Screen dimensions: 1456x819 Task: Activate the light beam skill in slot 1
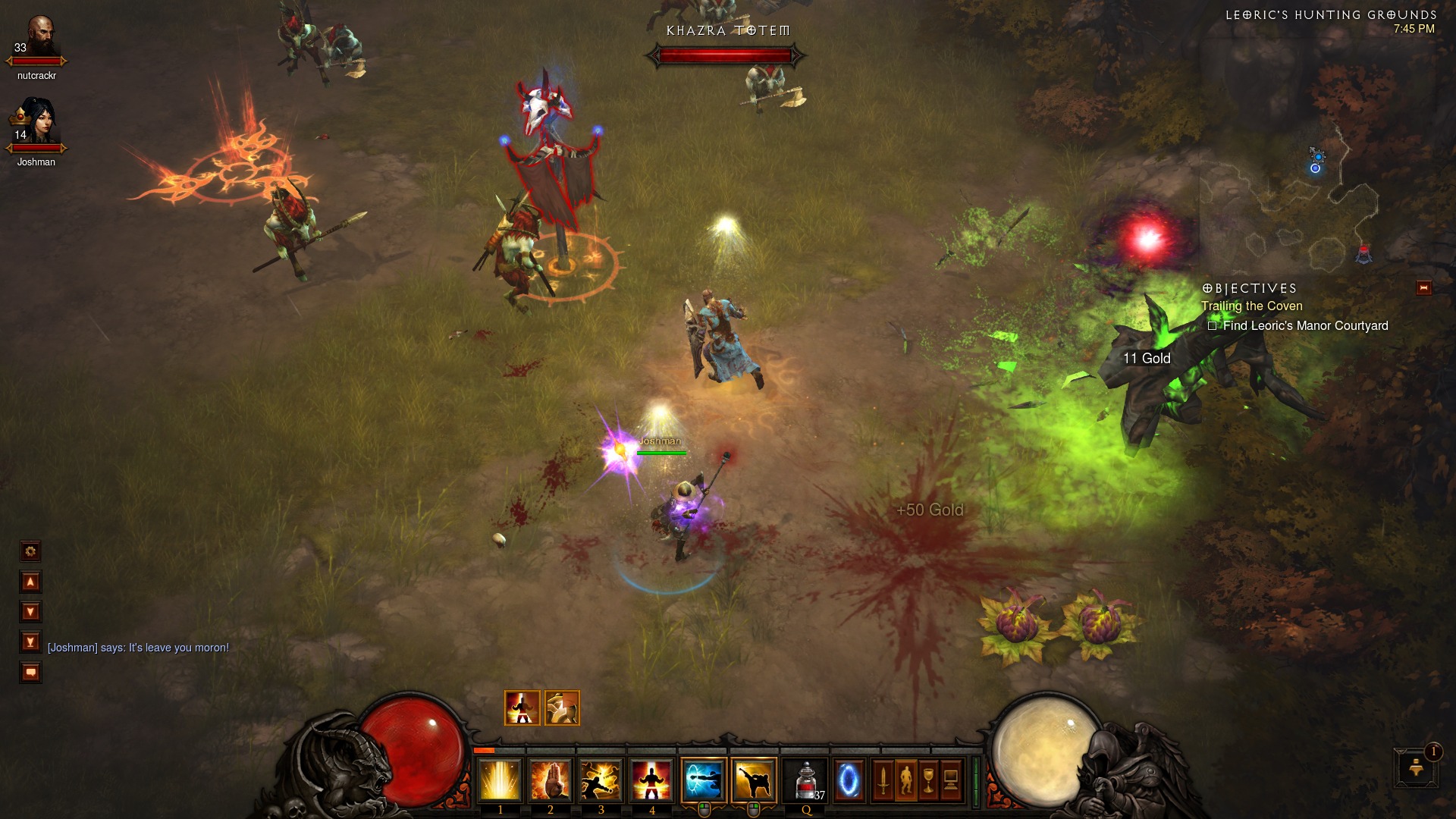(x=500, y=780)
